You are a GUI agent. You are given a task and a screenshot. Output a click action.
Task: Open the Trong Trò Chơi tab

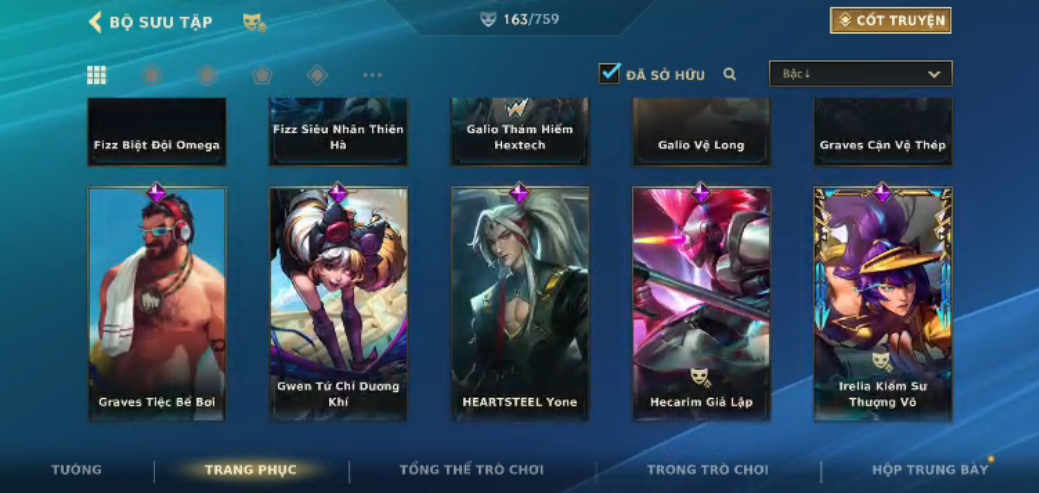click(708, 470)
